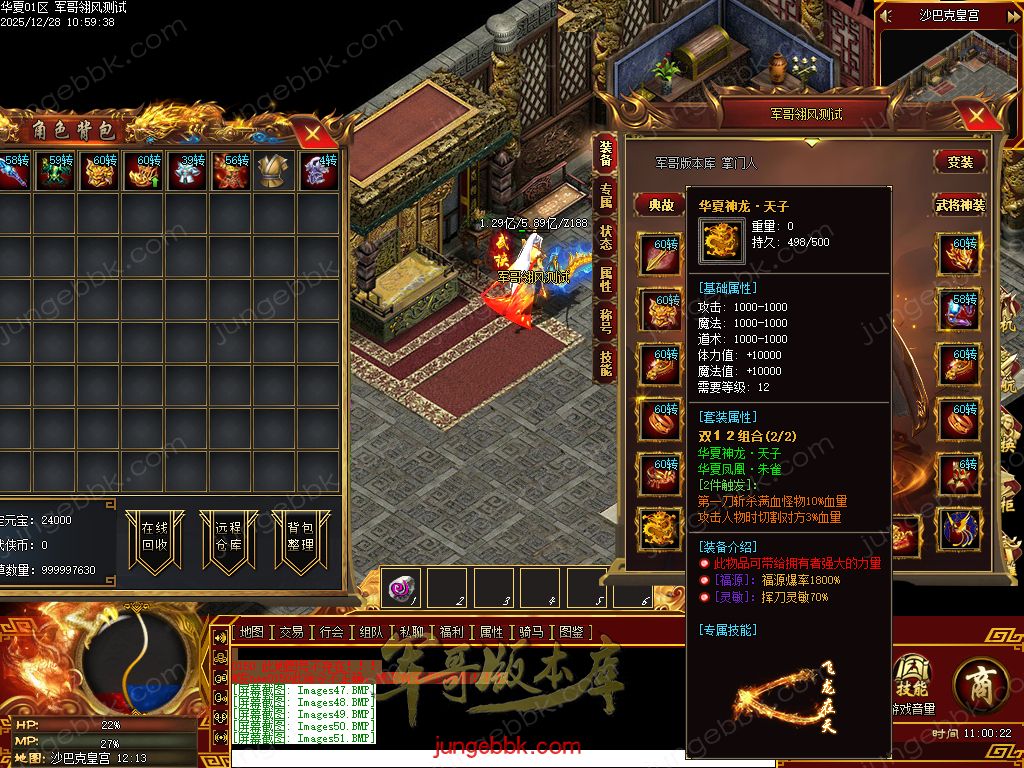The height and width of the screenshot is (768, 1024).
Task: Switch to the 技能 skills side tab
Action: point(606,362)
